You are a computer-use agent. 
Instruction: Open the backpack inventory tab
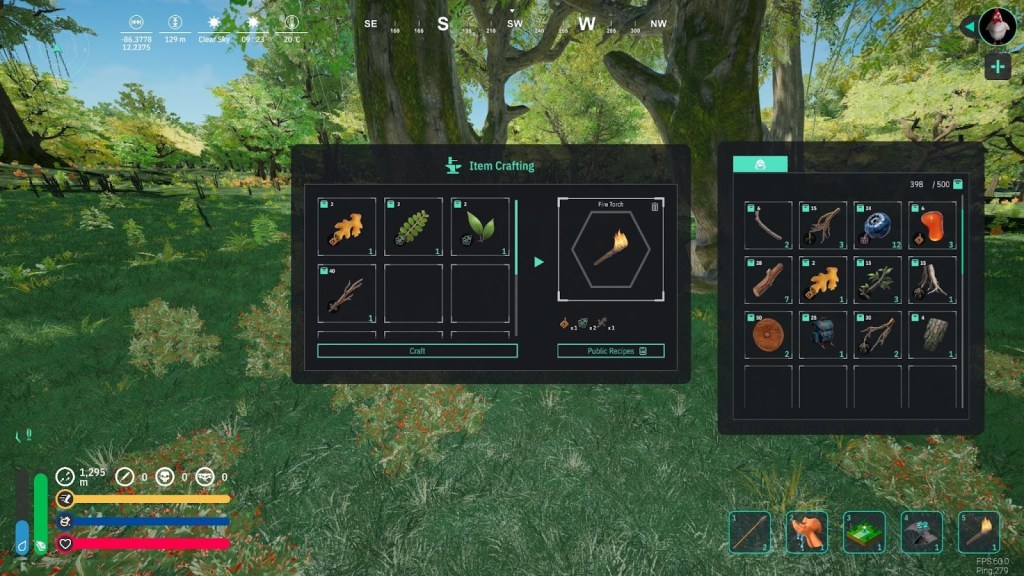coord(760,164)
